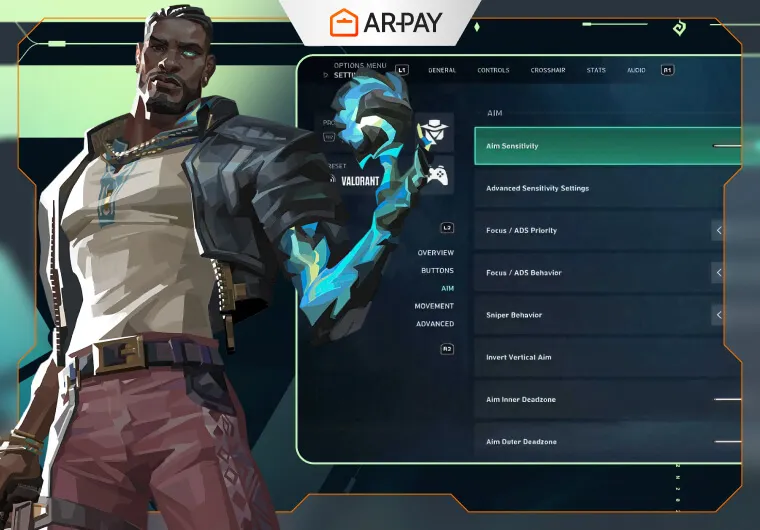Viewport: 760px width, 530px height.
Task: Select the Aim section in the sidebar
Action: [447, 288]
